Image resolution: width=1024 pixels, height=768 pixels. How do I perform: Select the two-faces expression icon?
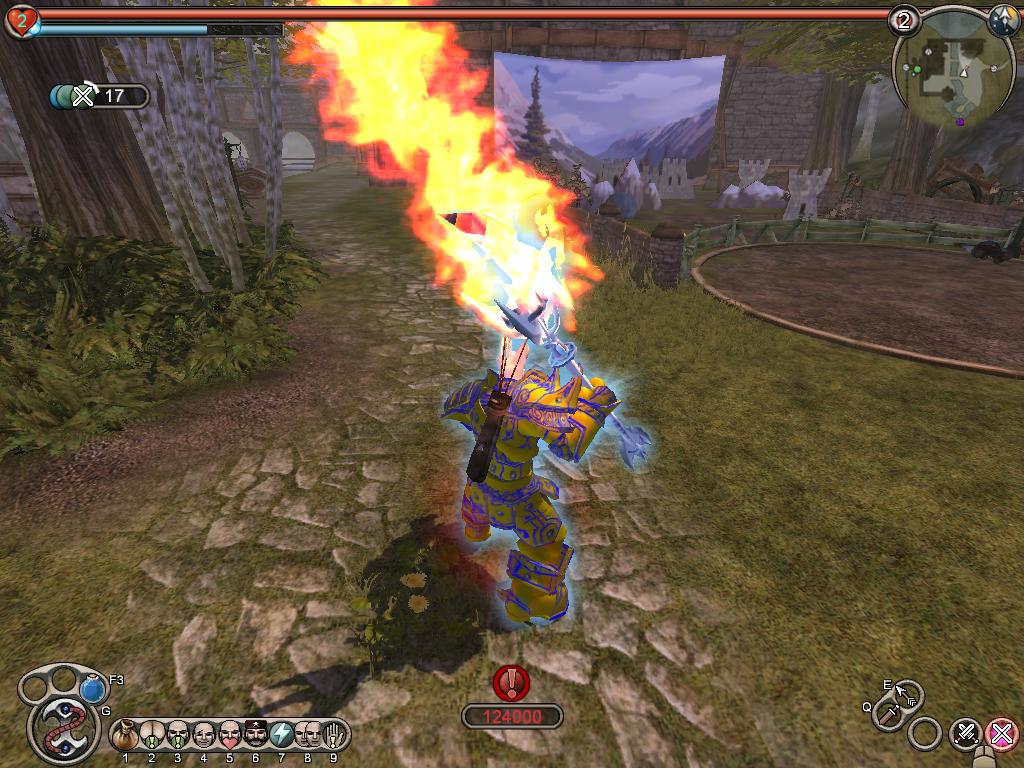coord(308,735)
